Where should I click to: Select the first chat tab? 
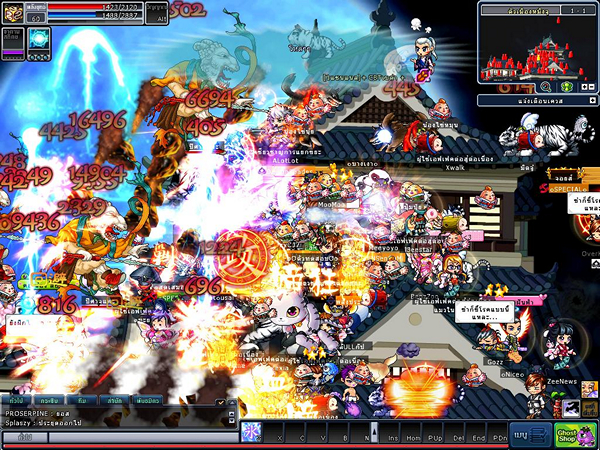pos(16,399)
